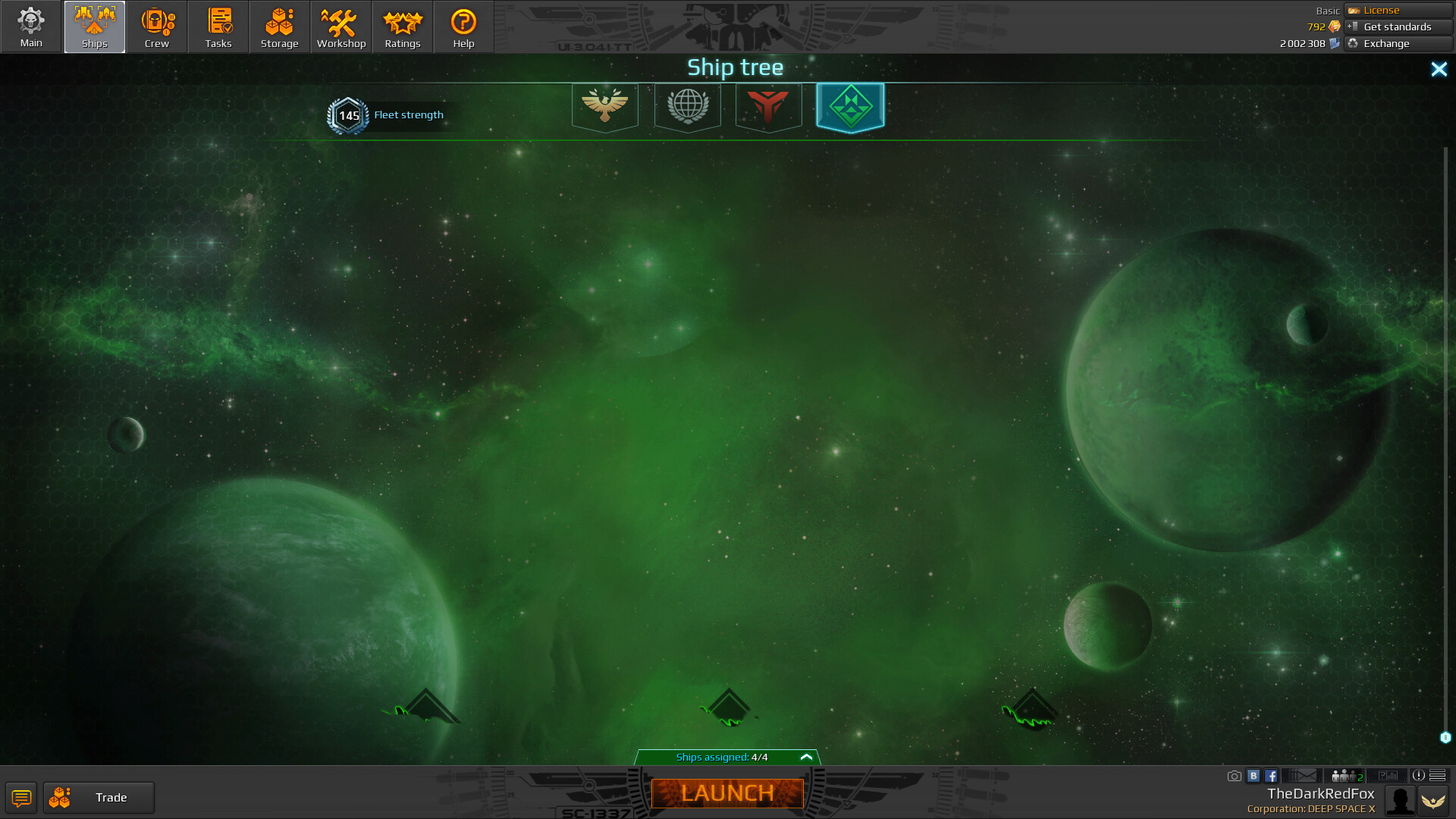The image size is (1456, 819).
Task: Open the currency Exchange
Action: 1398,43
